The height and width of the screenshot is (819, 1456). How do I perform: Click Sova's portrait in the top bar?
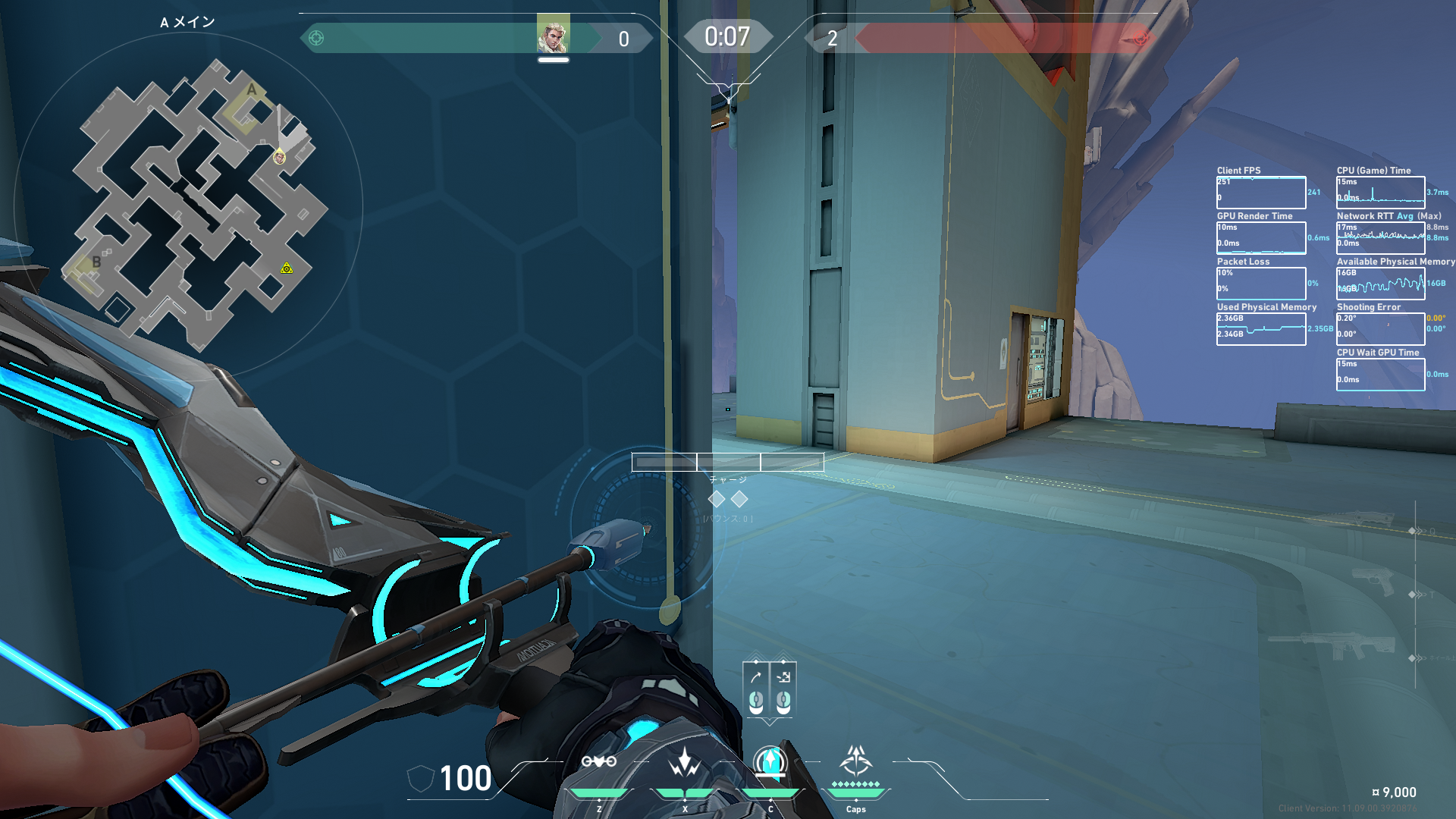click(553, 35)
